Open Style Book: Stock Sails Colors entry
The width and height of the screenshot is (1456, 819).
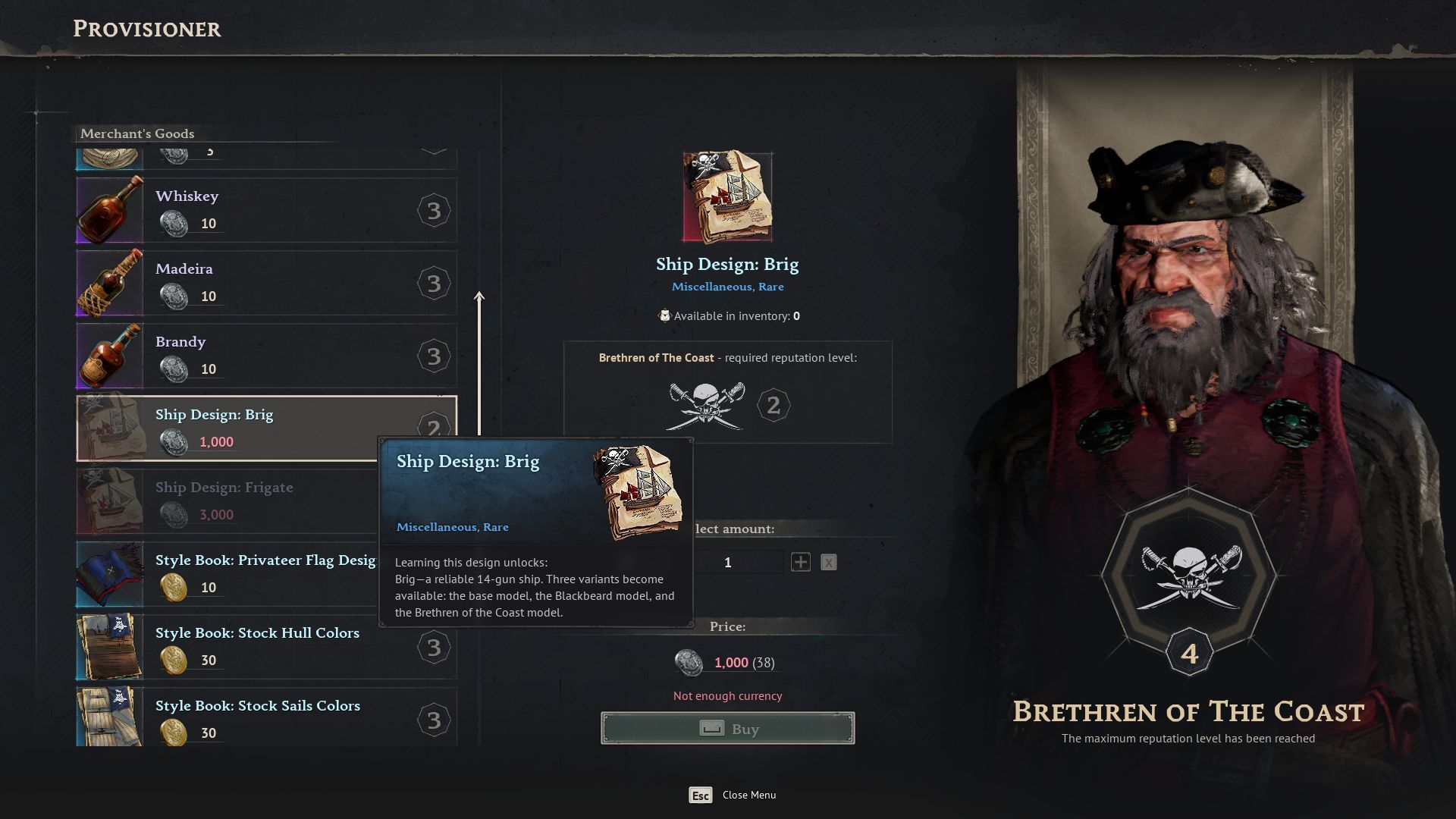[x=265, y=717]
